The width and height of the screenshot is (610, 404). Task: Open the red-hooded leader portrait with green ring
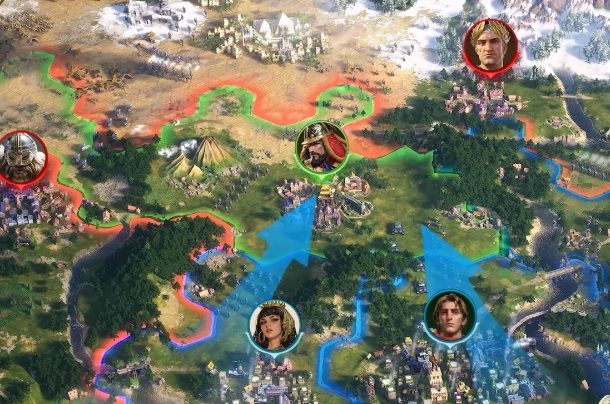tap(322, 148)
